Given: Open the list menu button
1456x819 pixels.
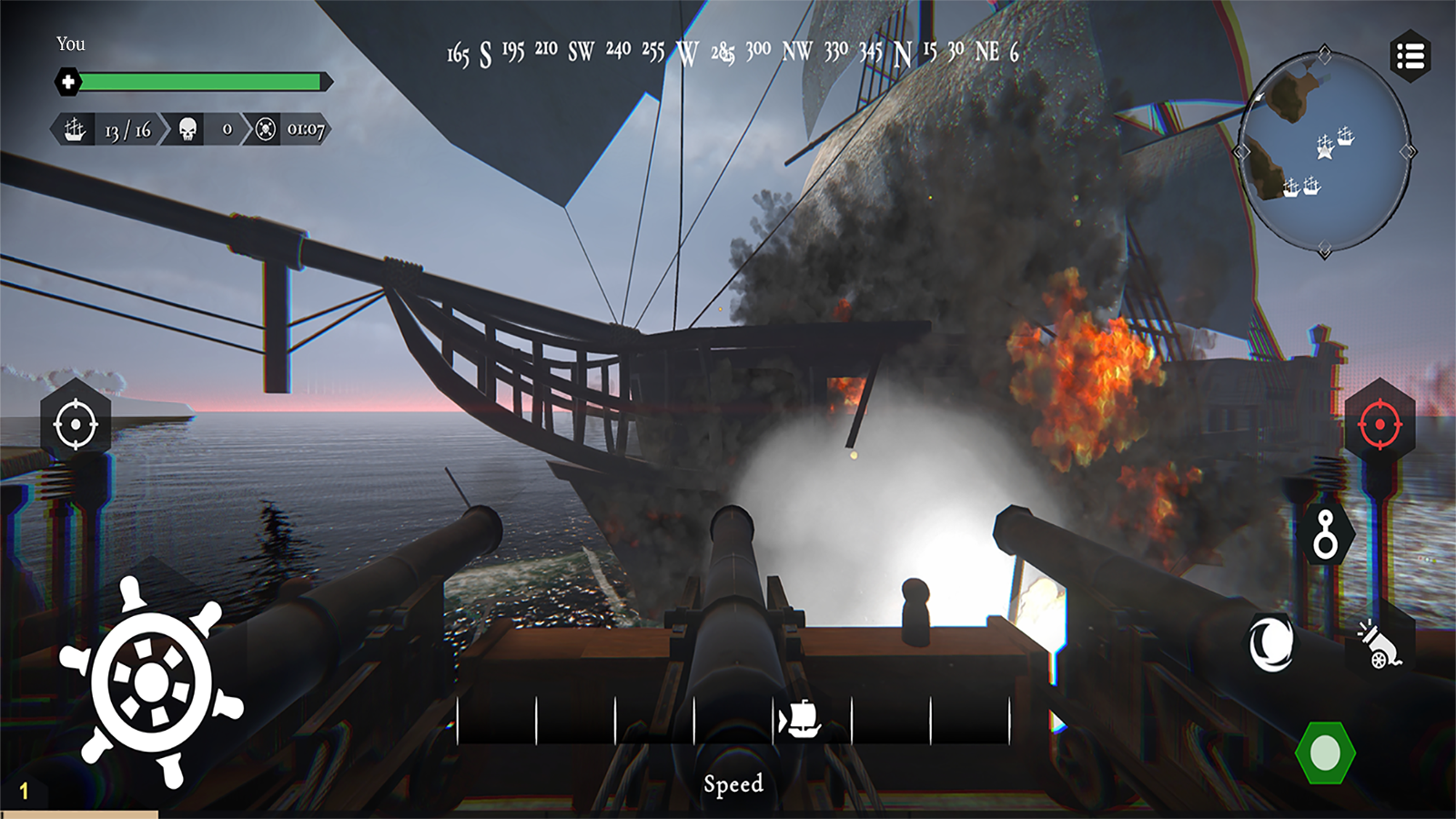Looking at the screenshot, I should [1410, 56].
